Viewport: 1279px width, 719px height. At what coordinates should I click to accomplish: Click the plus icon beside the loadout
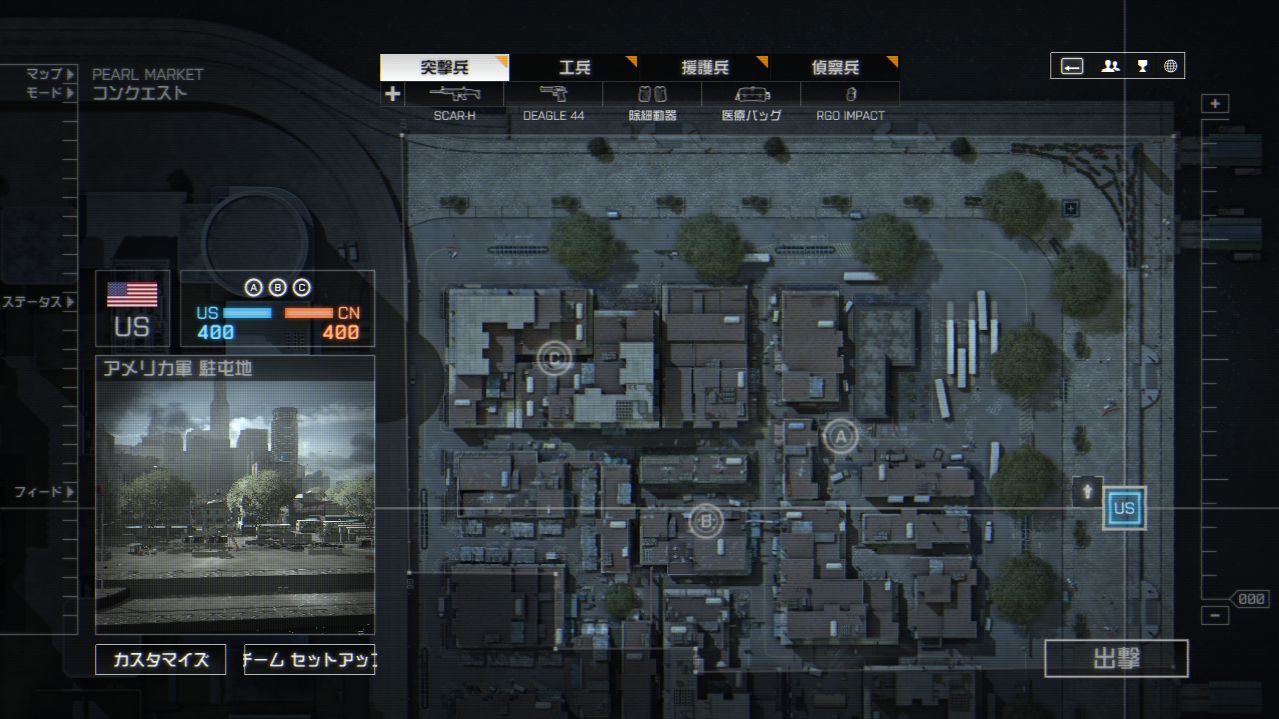coord(392,94)
